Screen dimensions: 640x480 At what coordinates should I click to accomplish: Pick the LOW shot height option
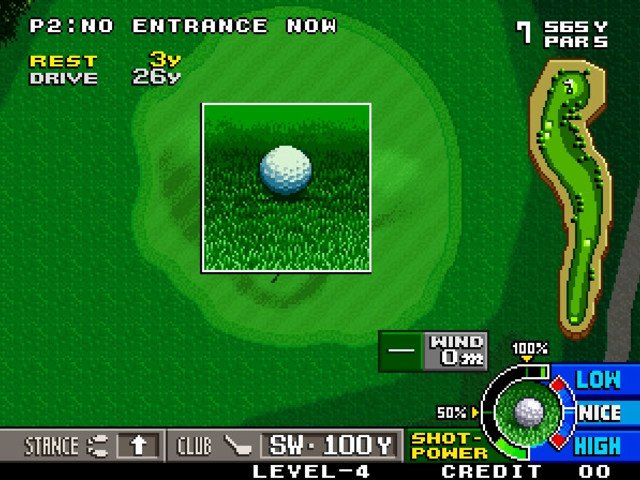coord(598,380)
